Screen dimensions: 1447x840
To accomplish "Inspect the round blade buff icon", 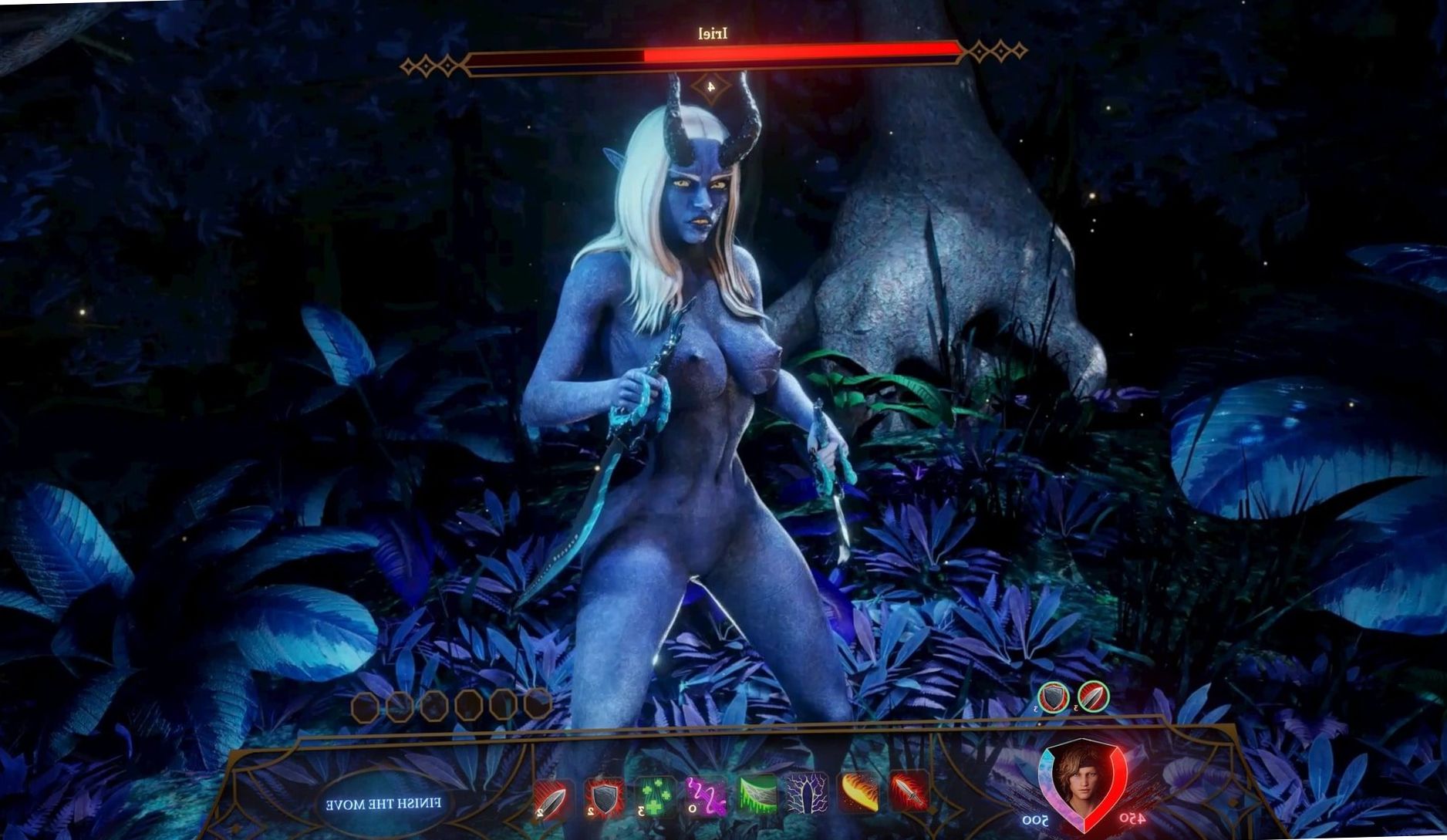I will [x=1093, y=697].
